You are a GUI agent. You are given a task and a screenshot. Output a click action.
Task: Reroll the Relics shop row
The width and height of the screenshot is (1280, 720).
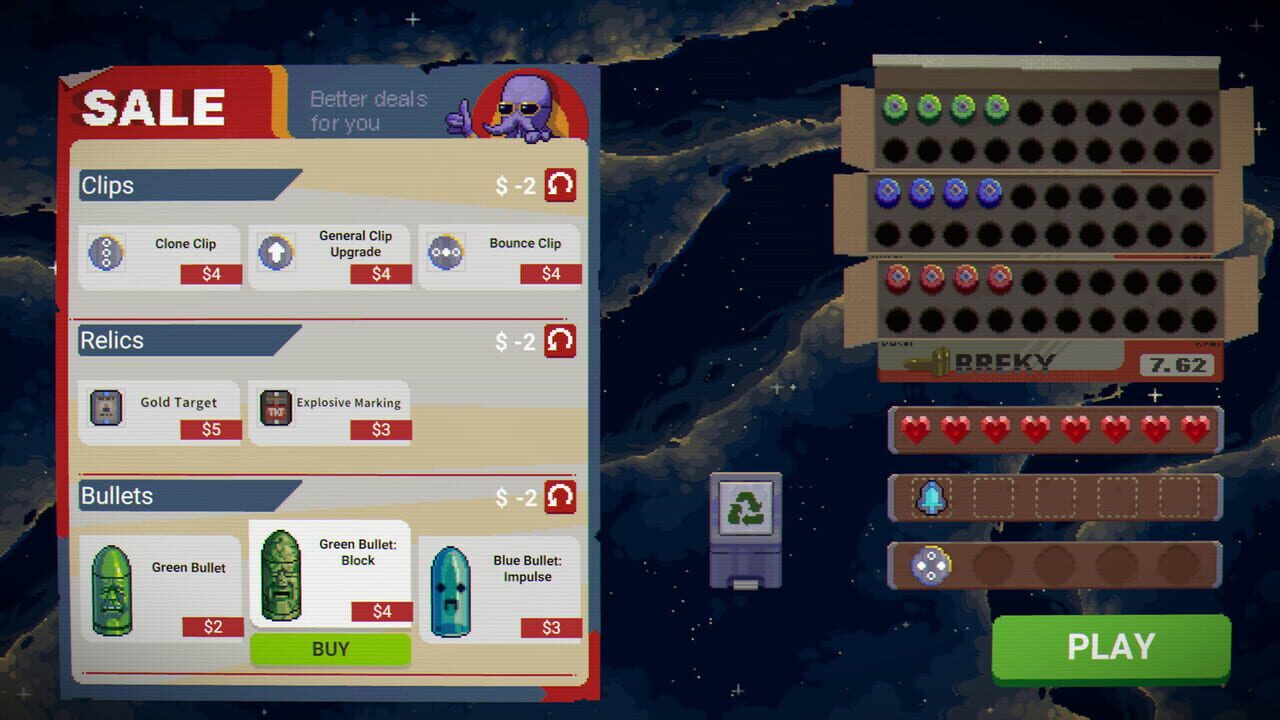tap(560, 340)
